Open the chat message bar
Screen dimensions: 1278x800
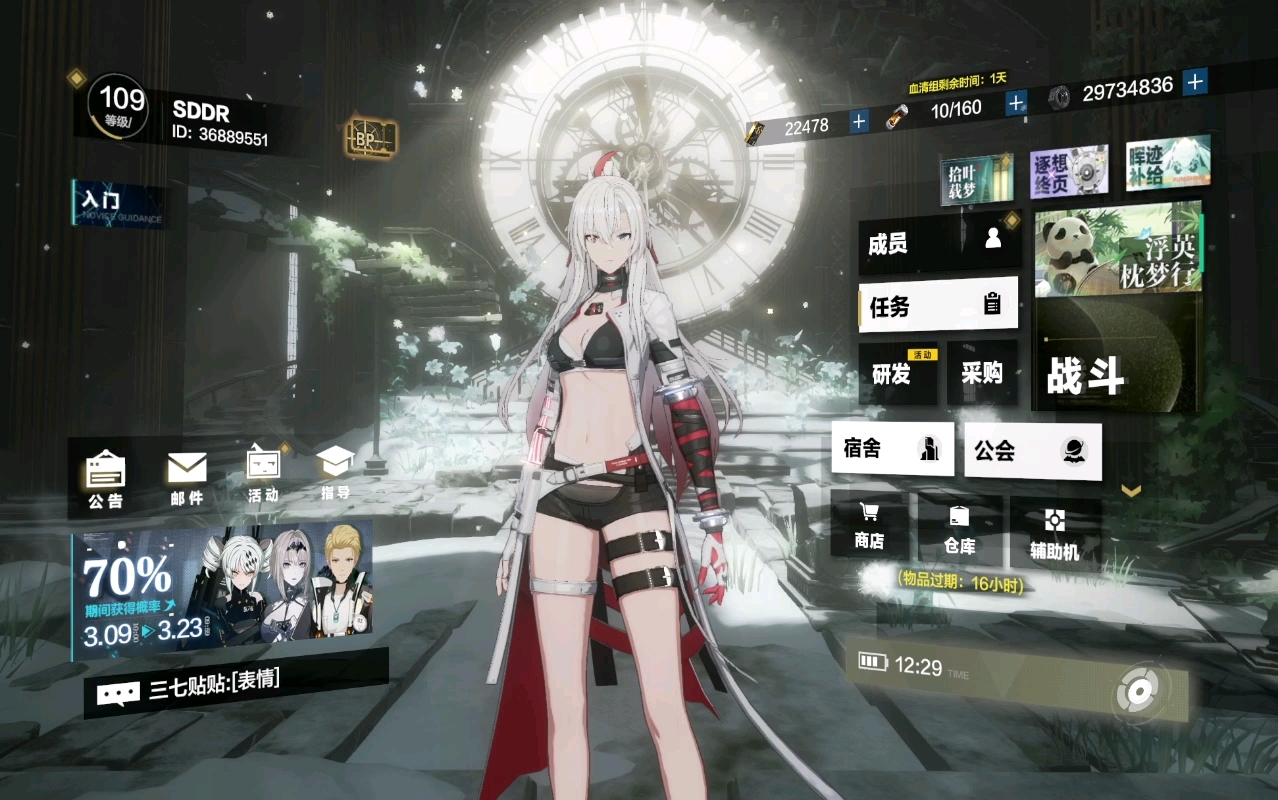[x=235, y=685]
